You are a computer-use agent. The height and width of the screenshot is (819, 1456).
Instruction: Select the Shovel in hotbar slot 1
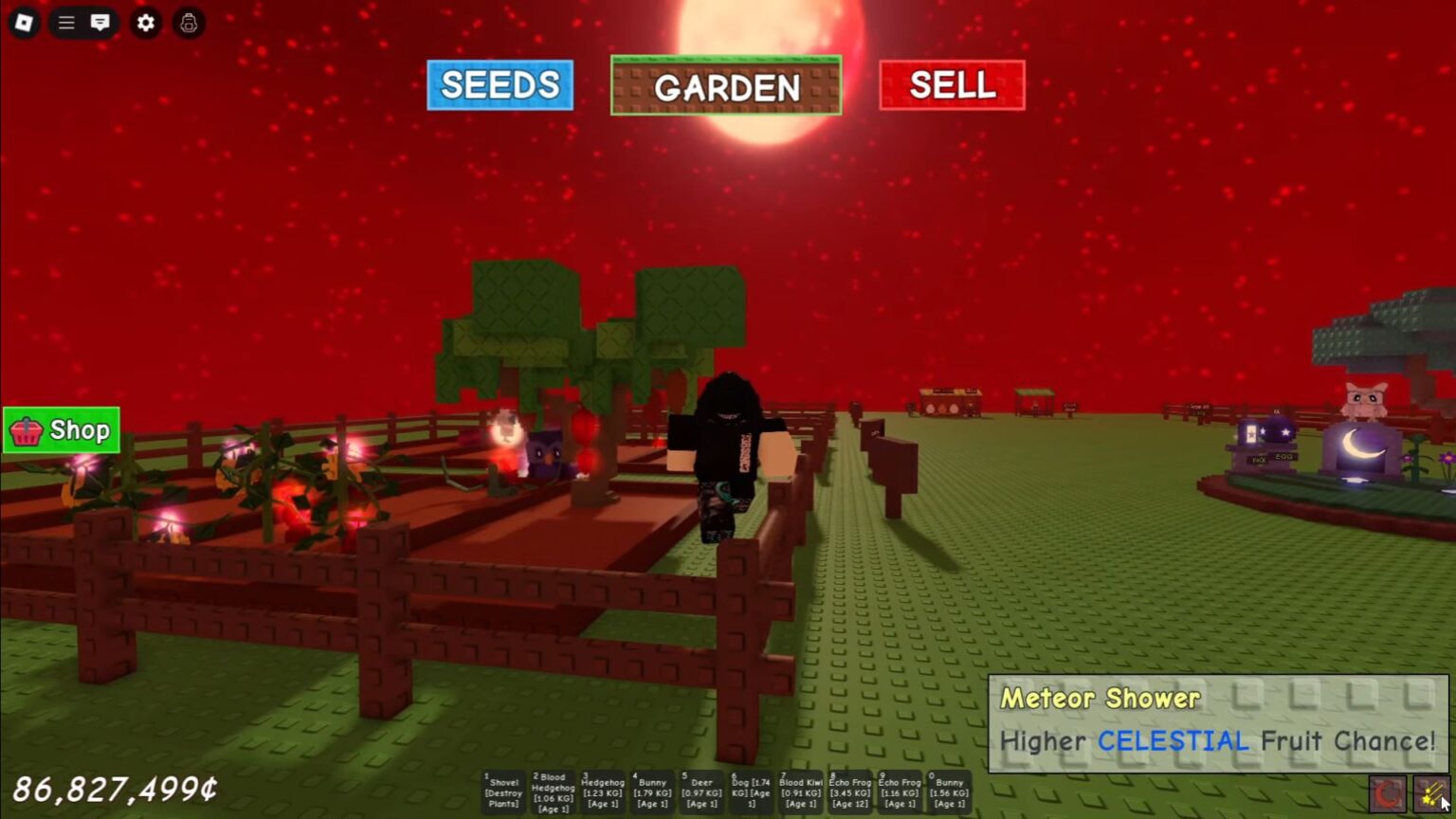coord(503,792)
